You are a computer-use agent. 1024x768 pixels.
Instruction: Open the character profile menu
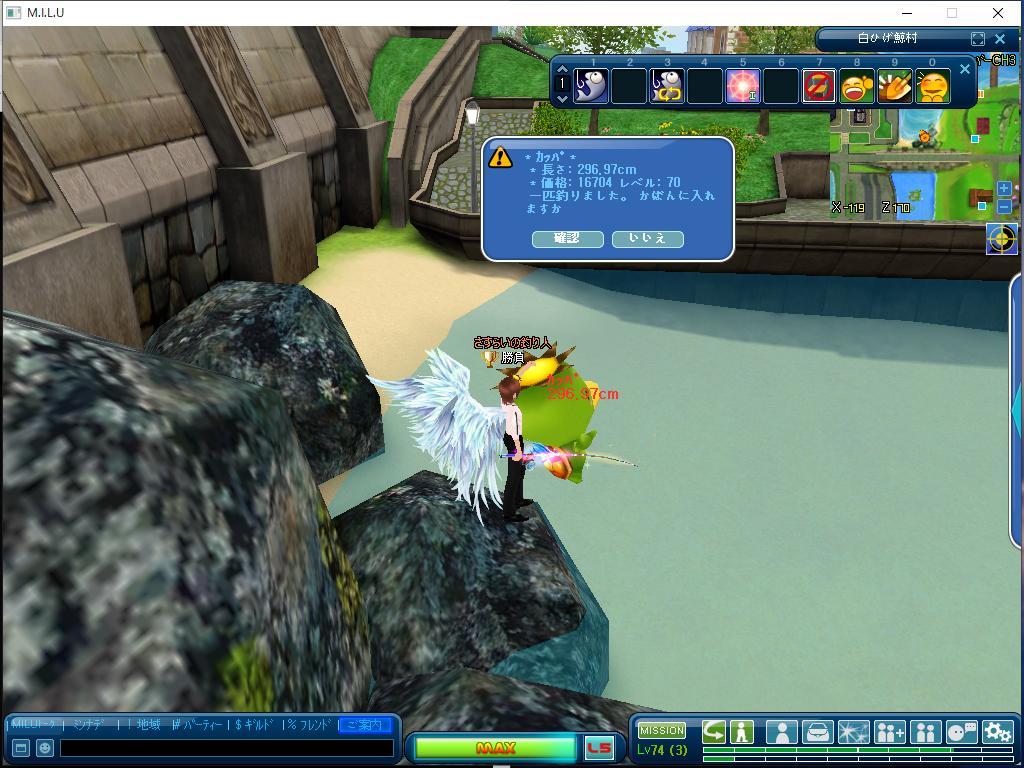[781, 732]
